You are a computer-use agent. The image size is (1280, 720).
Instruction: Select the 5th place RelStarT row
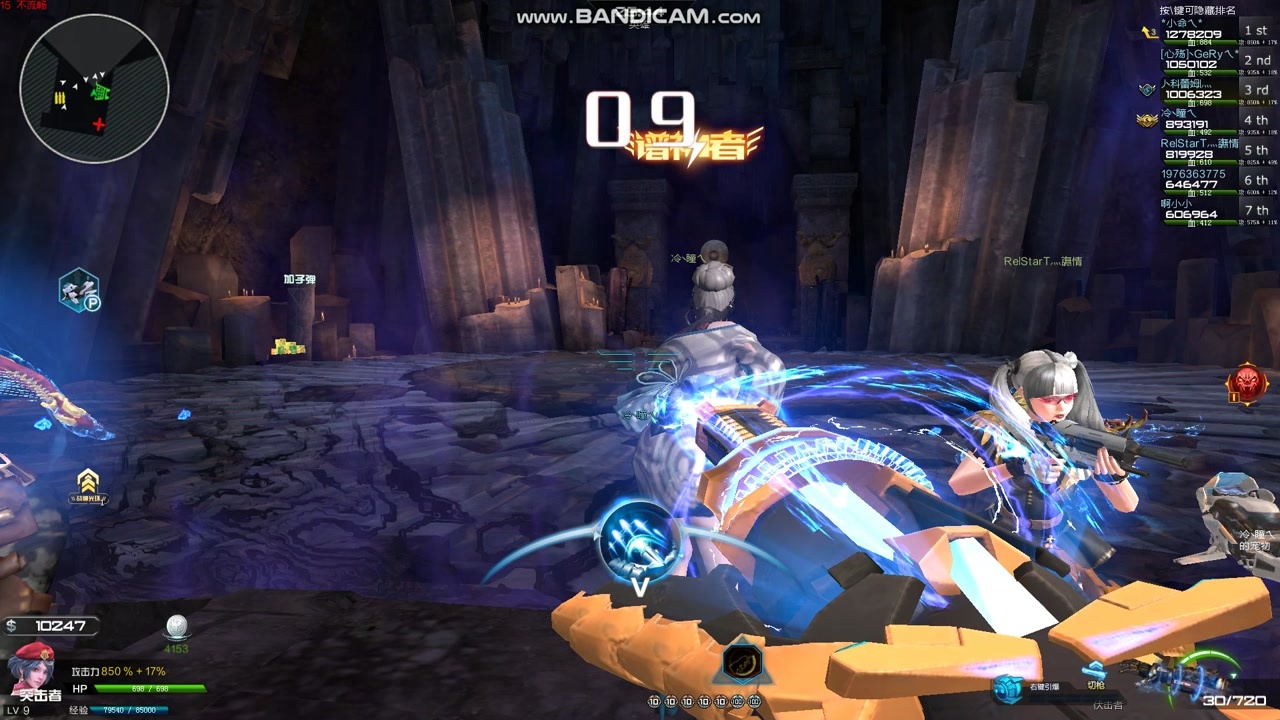pos(1217,150)
